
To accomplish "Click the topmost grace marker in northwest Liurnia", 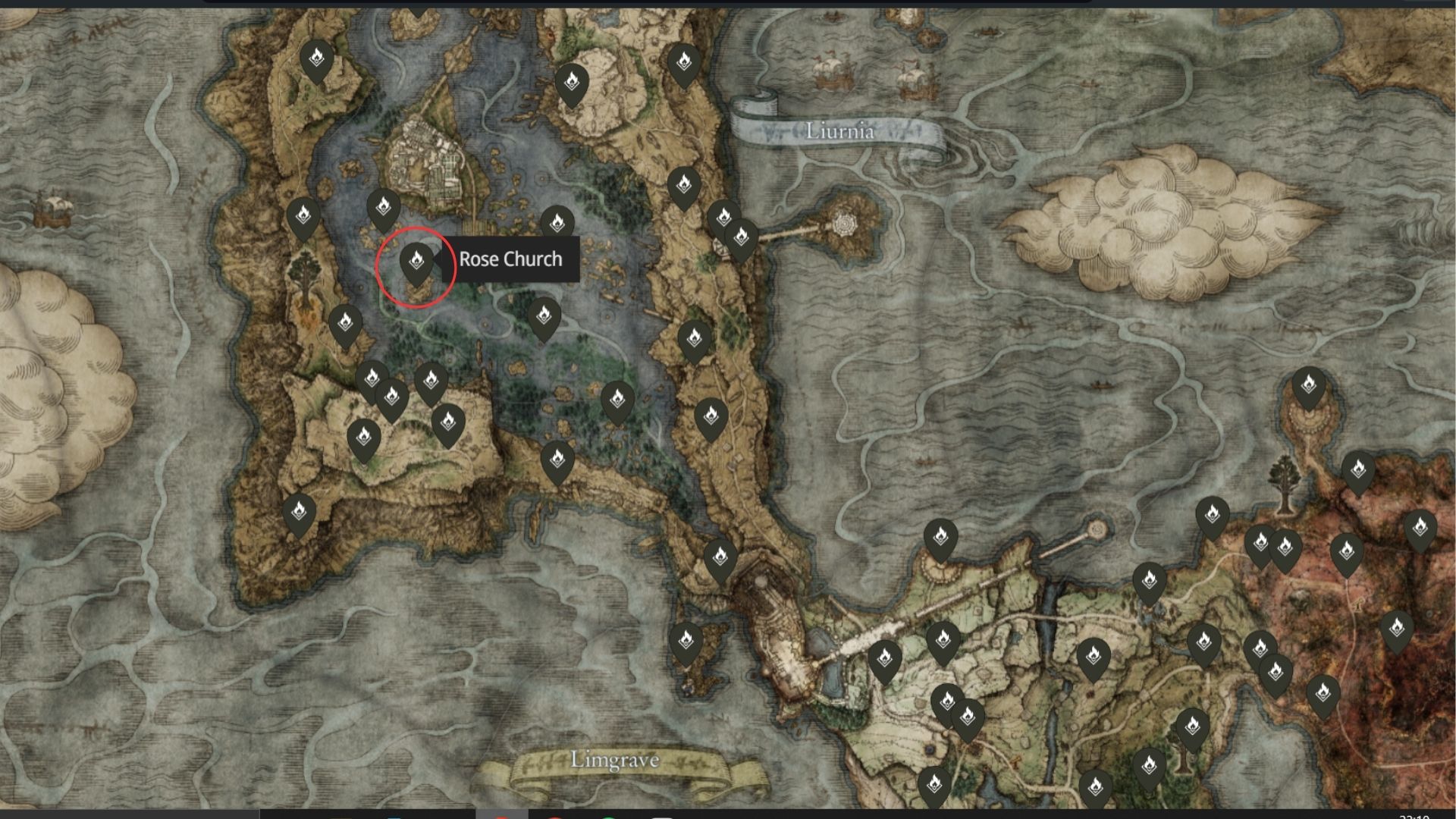I will click(316, 57).
